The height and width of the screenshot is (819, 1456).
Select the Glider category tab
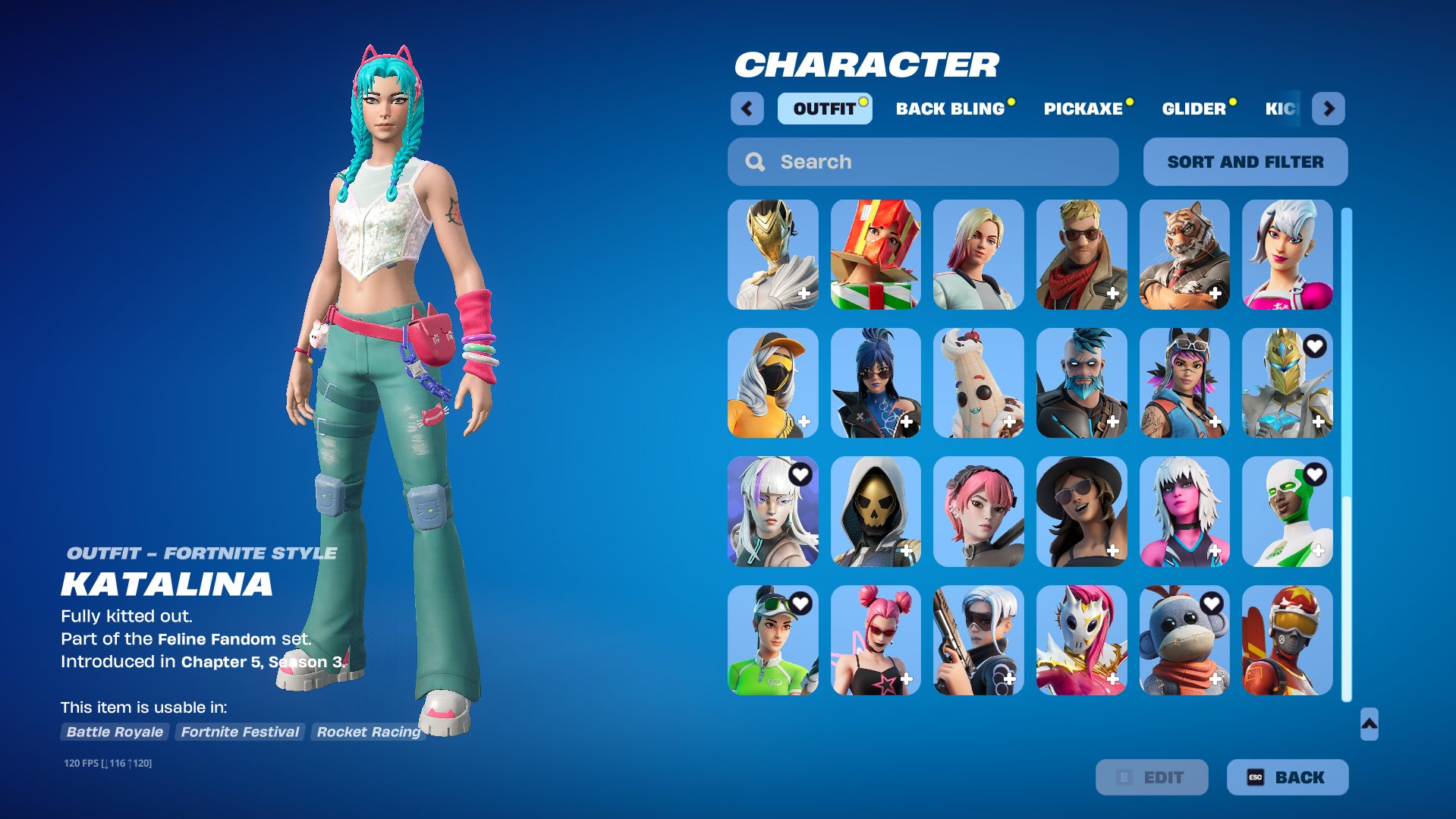(1193, 109)
